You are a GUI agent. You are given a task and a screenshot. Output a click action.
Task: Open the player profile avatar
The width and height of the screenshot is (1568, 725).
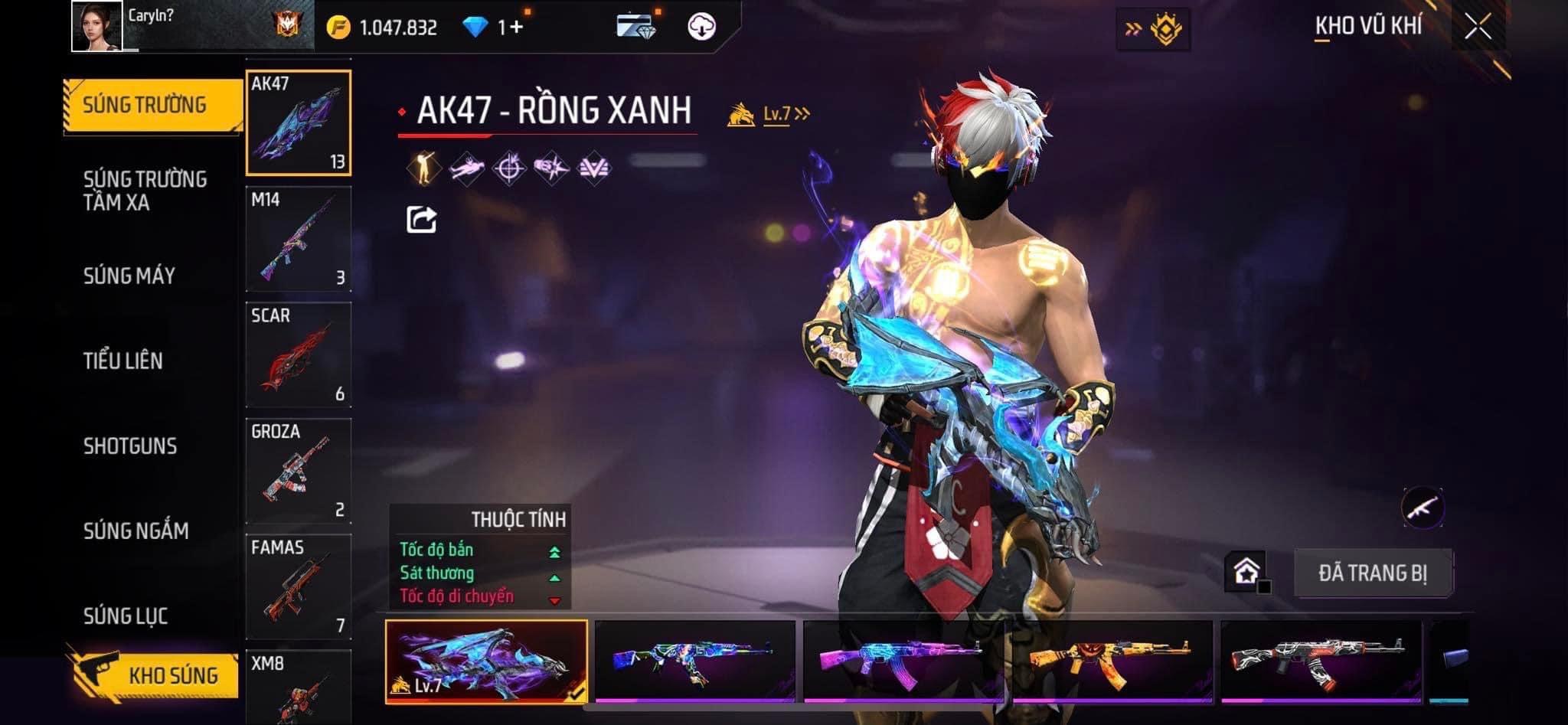click(x=97, y=26)
